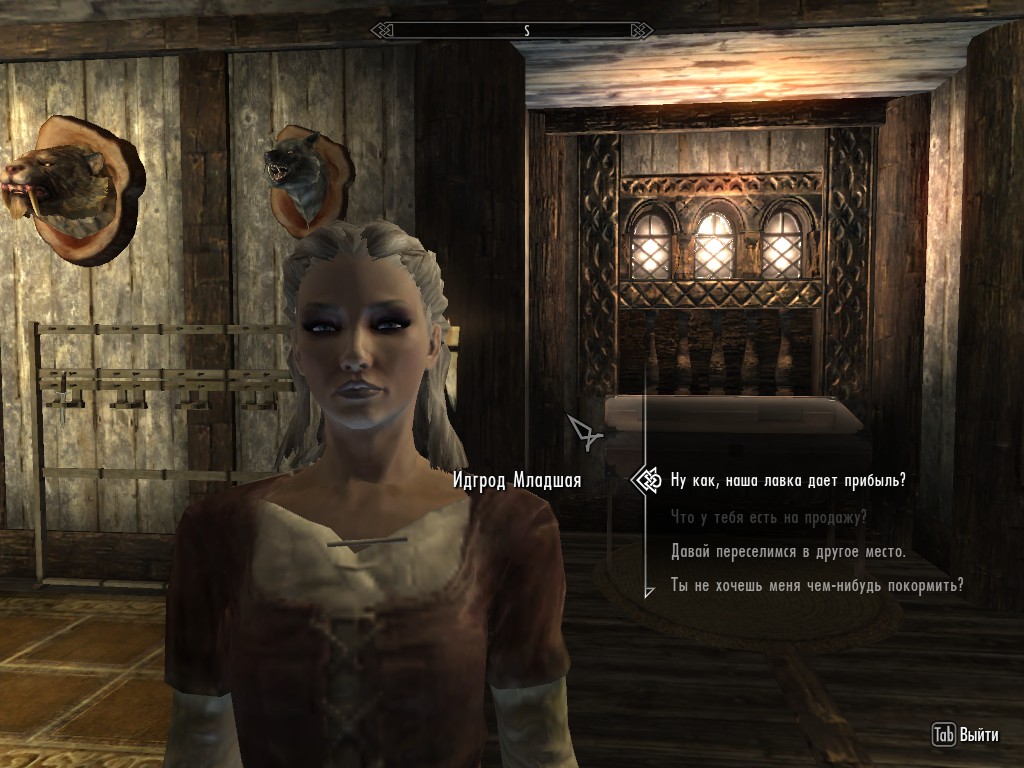
Task: Choose "Что у тебя есть на продажу?" option
Action: 769,517
